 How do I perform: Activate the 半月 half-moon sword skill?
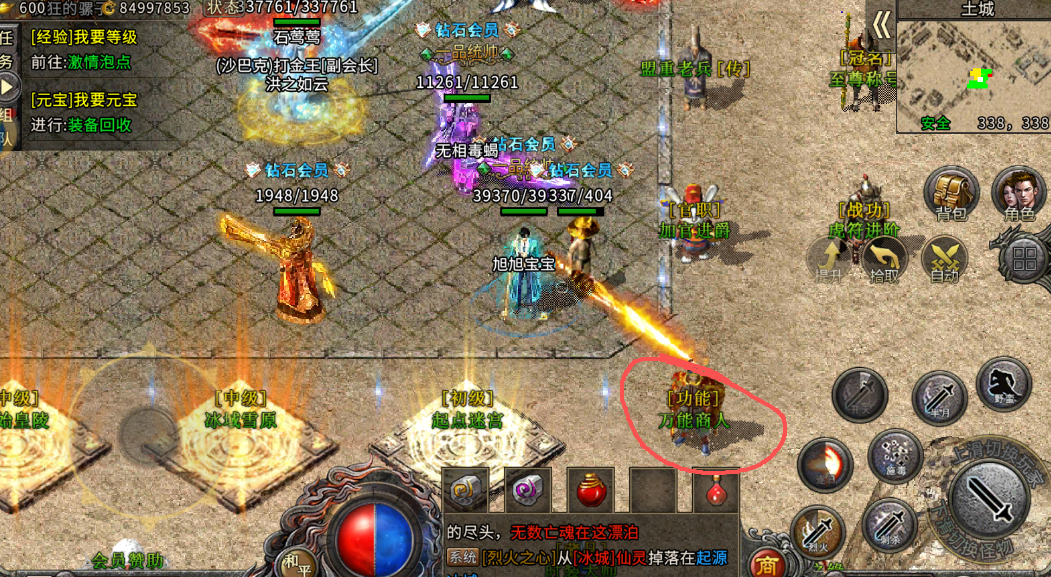tap(938, 398)
